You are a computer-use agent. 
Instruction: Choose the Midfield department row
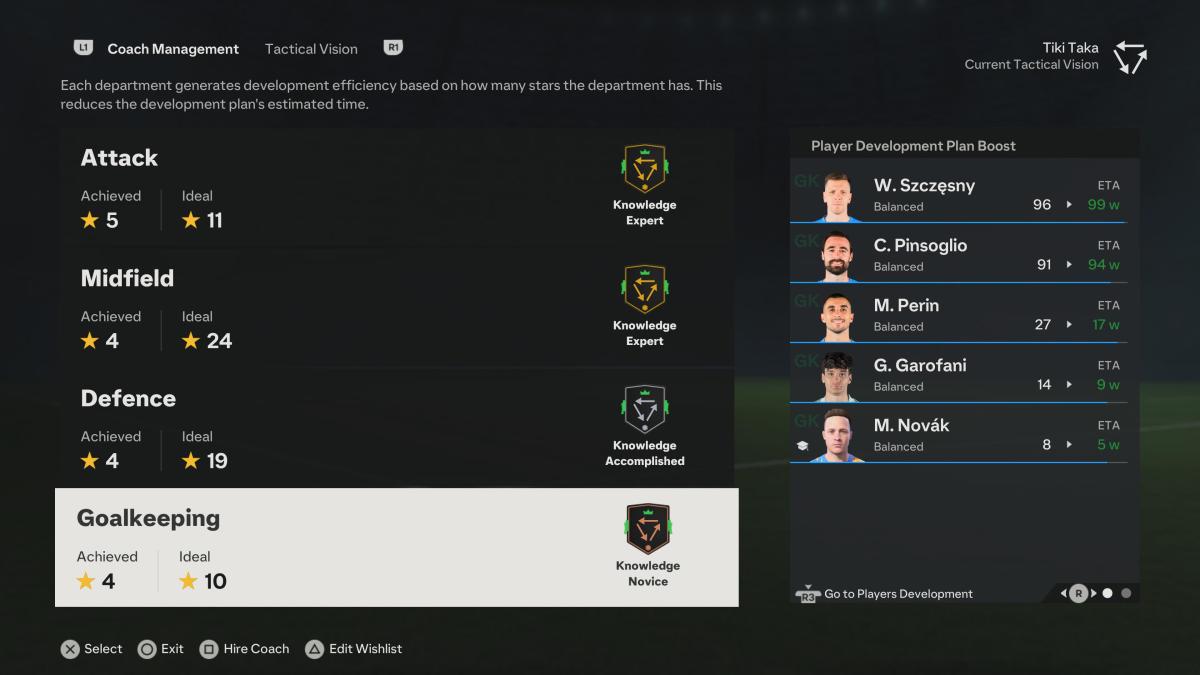(397, 307)
